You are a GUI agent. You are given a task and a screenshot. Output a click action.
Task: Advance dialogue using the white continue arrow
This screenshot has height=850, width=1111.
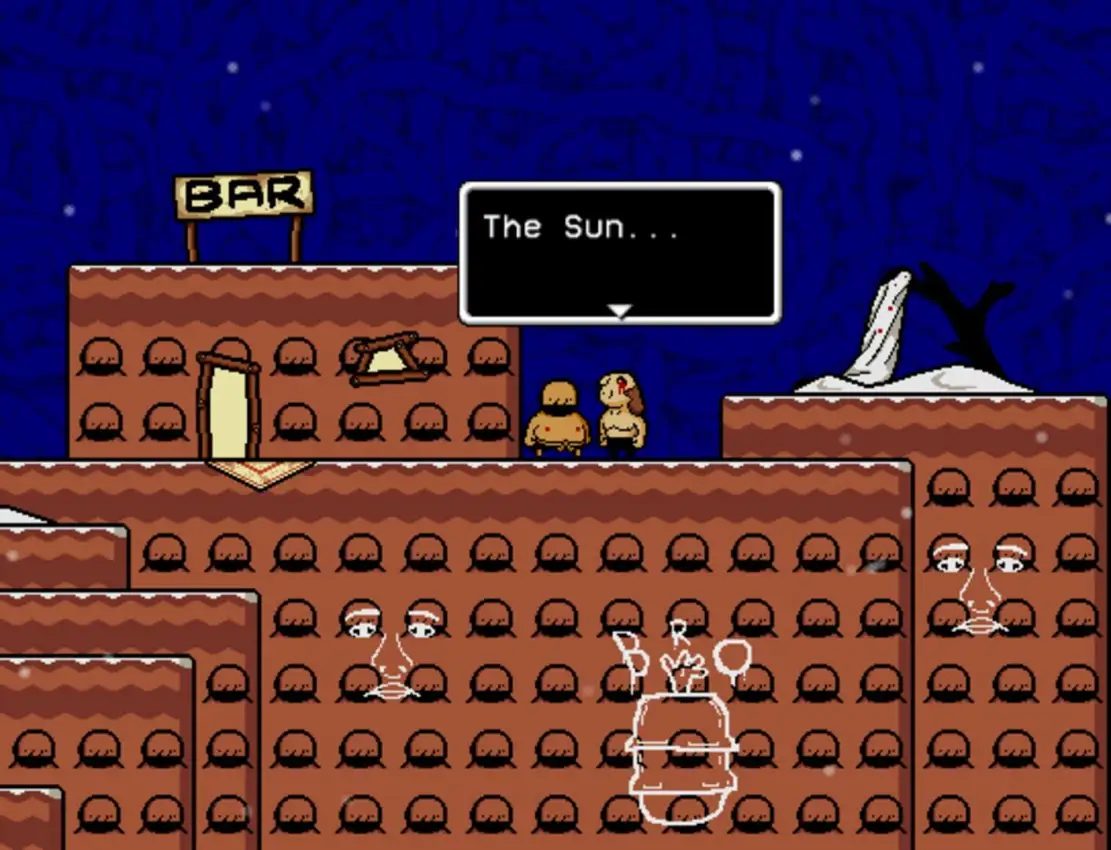(620, 312)
